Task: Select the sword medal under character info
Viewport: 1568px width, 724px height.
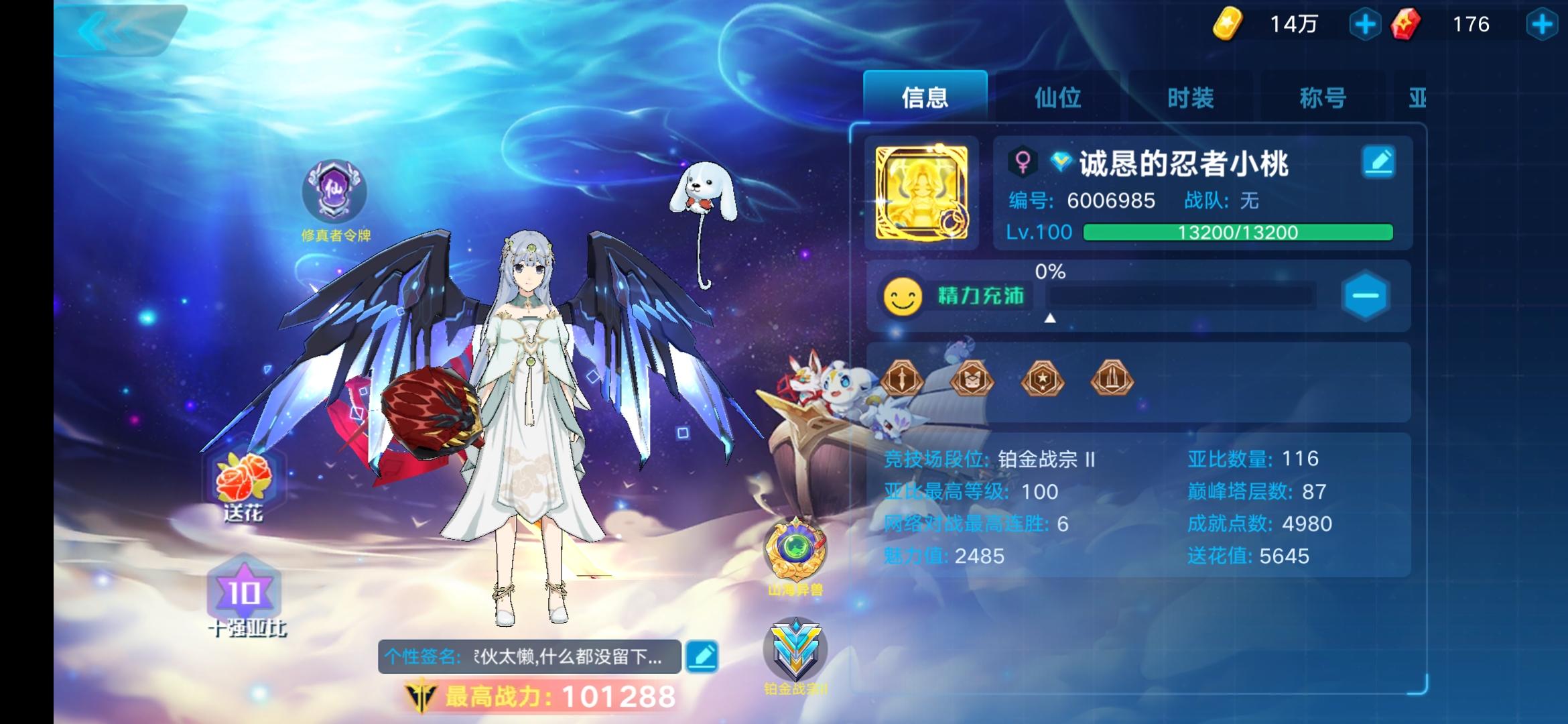Action: pos(903,379)
